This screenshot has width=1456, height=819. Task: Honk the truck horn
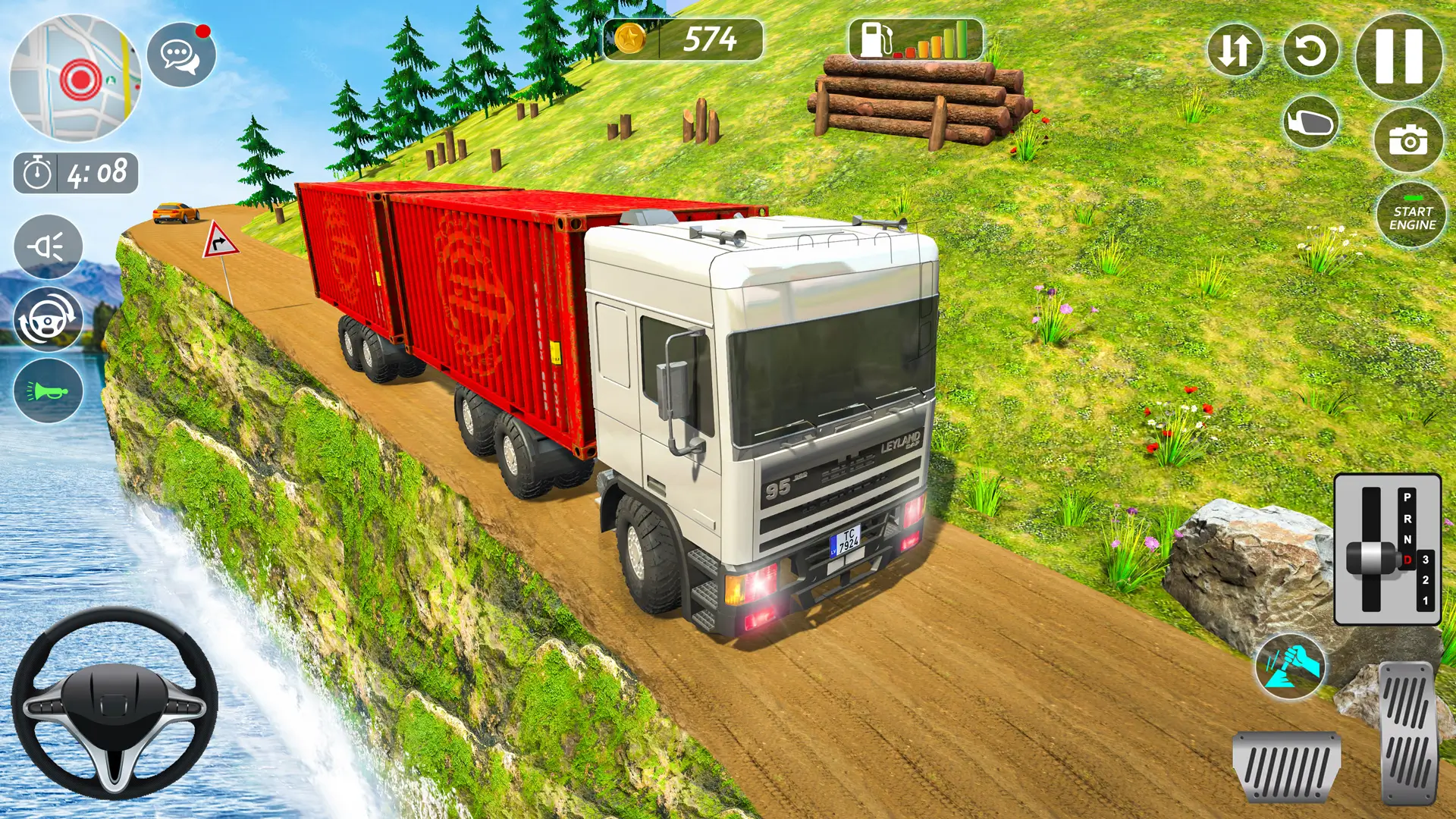48,389
